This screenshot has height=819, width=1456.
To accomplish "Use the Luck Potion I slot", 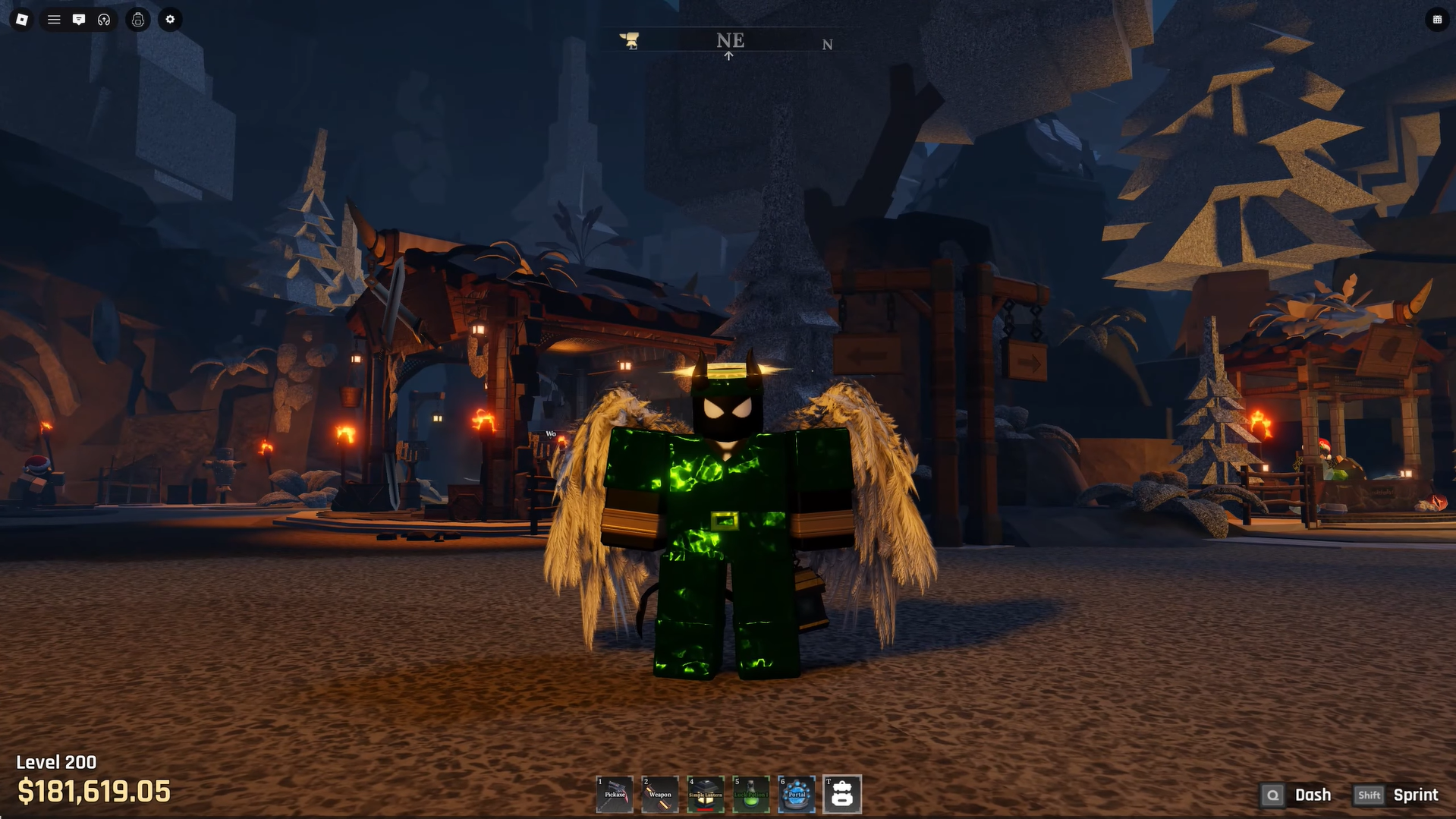I will [x=751, y=794].
